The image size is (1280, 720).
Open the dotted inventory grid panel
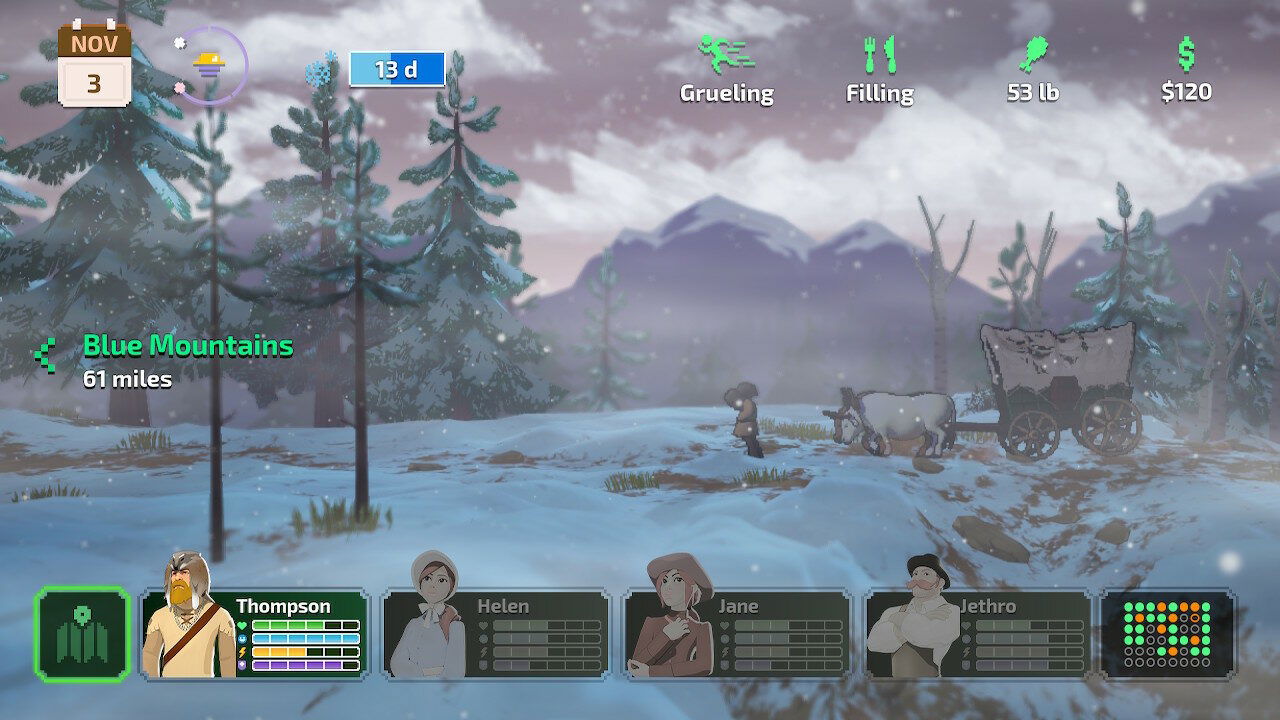point(1167,634)
